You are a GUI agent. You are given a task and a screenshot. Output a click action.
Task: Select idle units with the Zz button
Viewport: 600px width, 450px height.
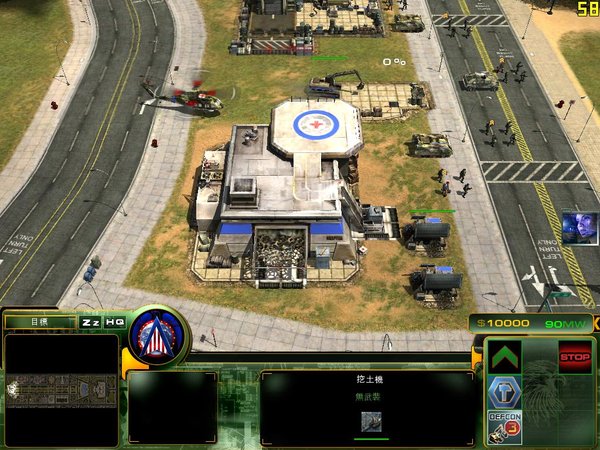pos(91,322)
